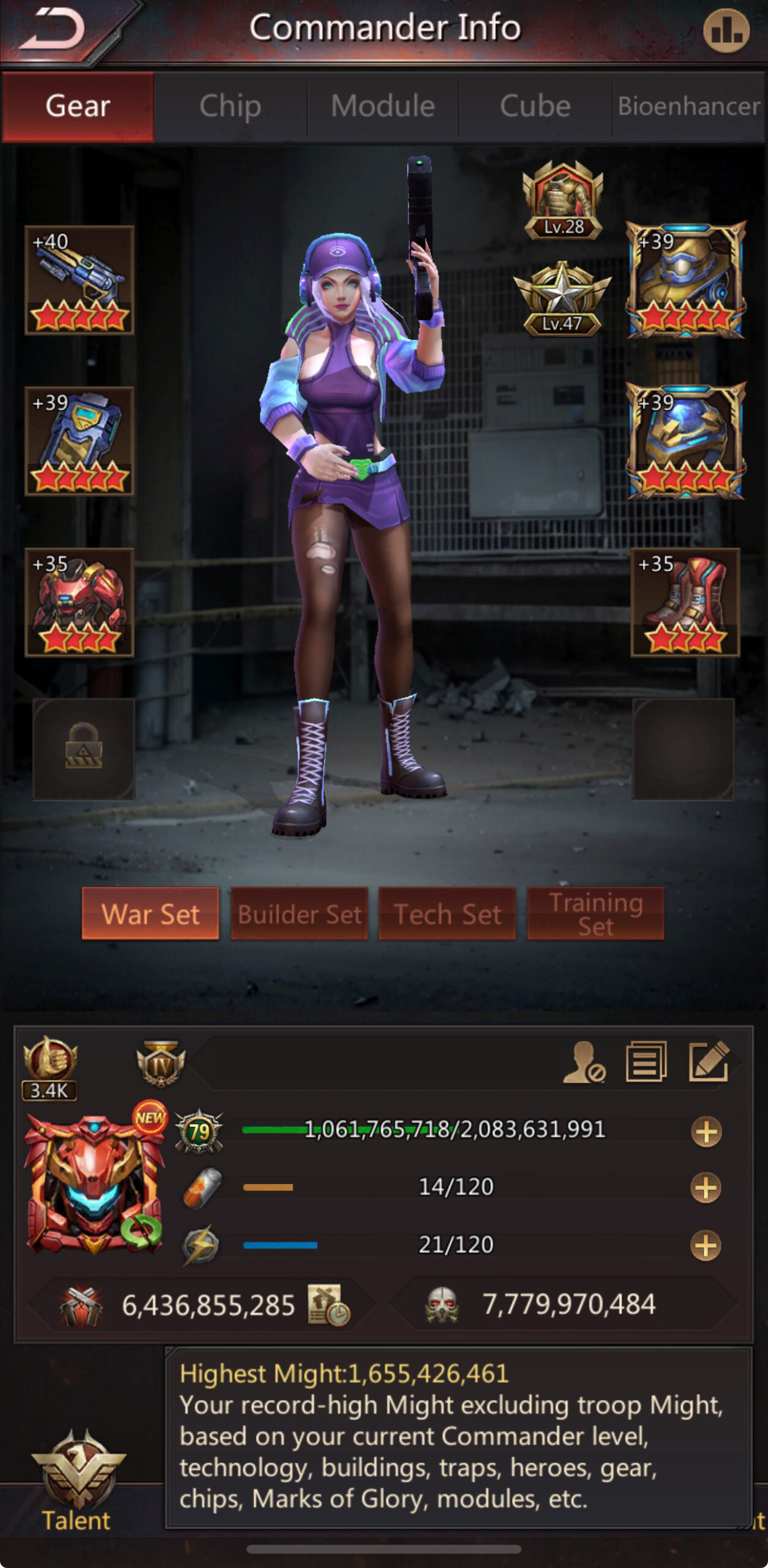This screenshot has height=1568, width=768.
Task: Switch to the Builder Set
Action: (299, 913)
